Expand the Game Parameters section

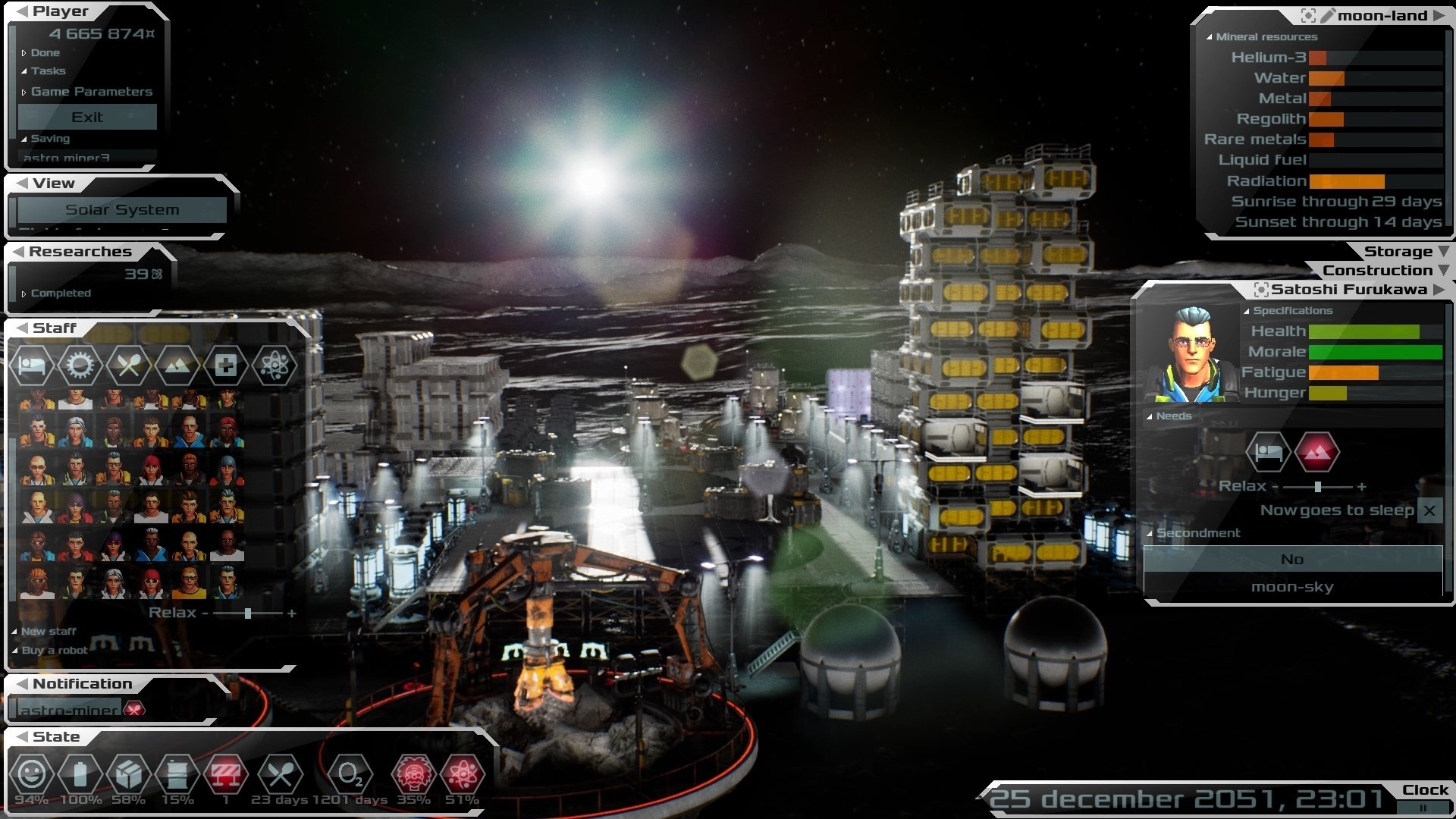[91, 92]
